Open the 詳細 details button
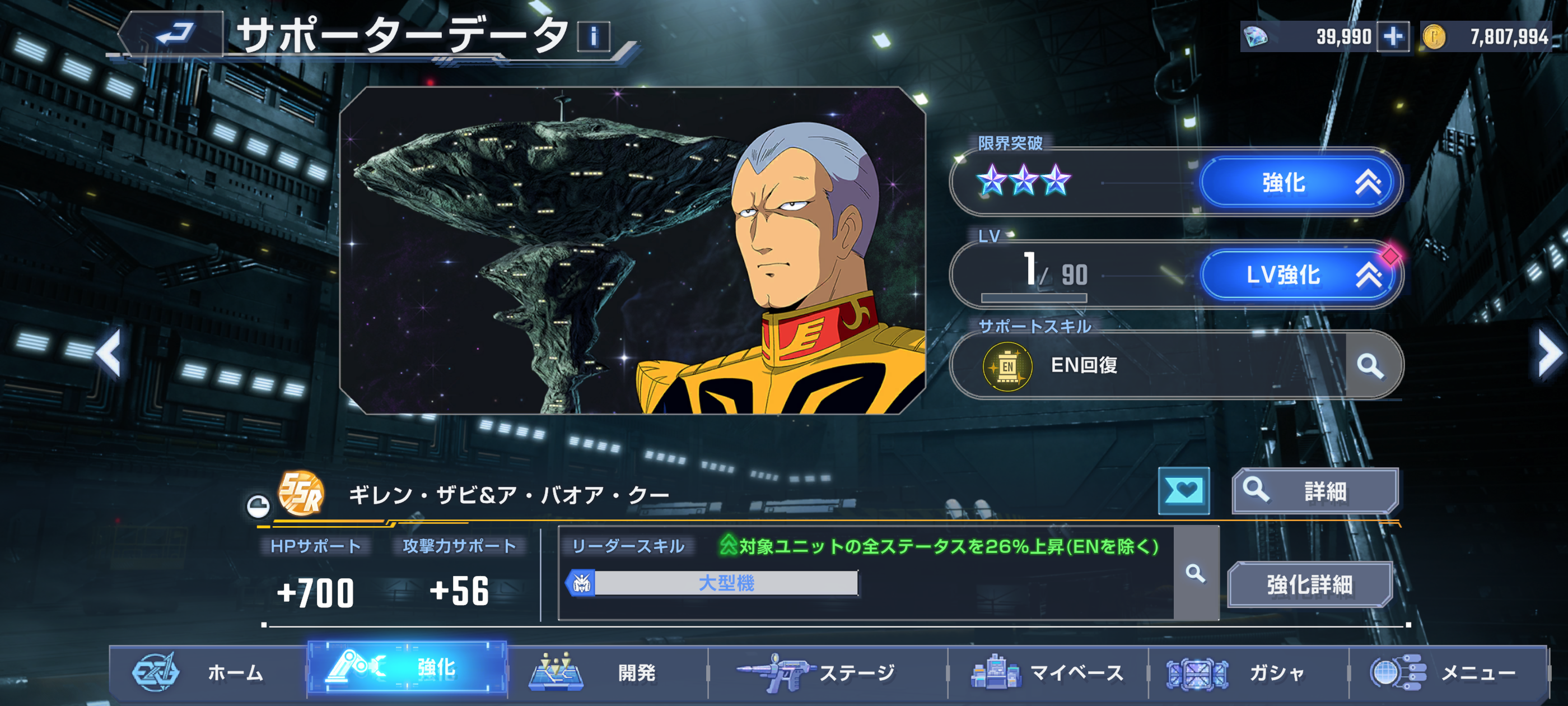Image resolution: width=1568 pixels, height=706 pixels. click(1315, 491)
